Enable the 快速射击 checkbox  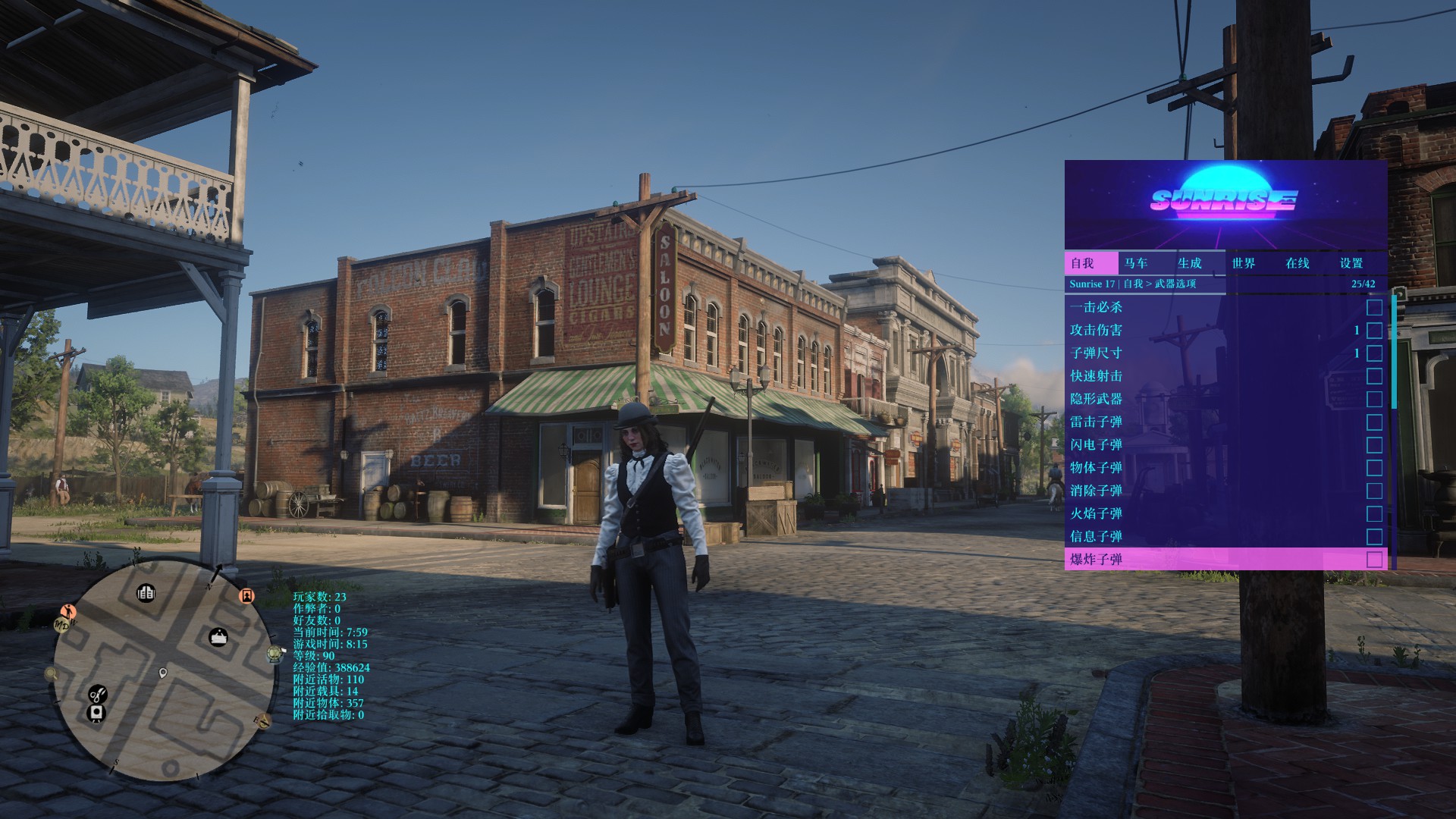pyautogui.click(x=1373, y=376)
